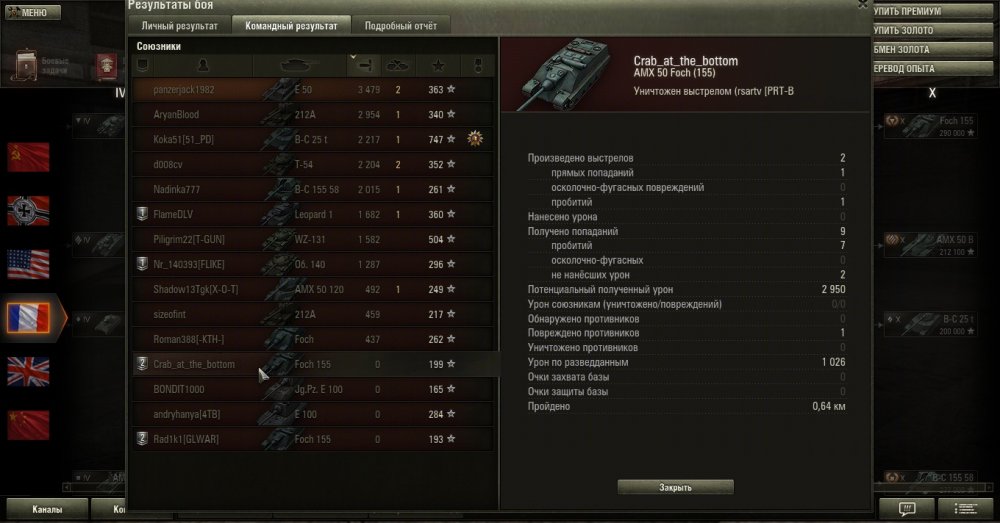Close the battle results window
This screenshot has width=1000, height=523.
(x=863, y=4)
